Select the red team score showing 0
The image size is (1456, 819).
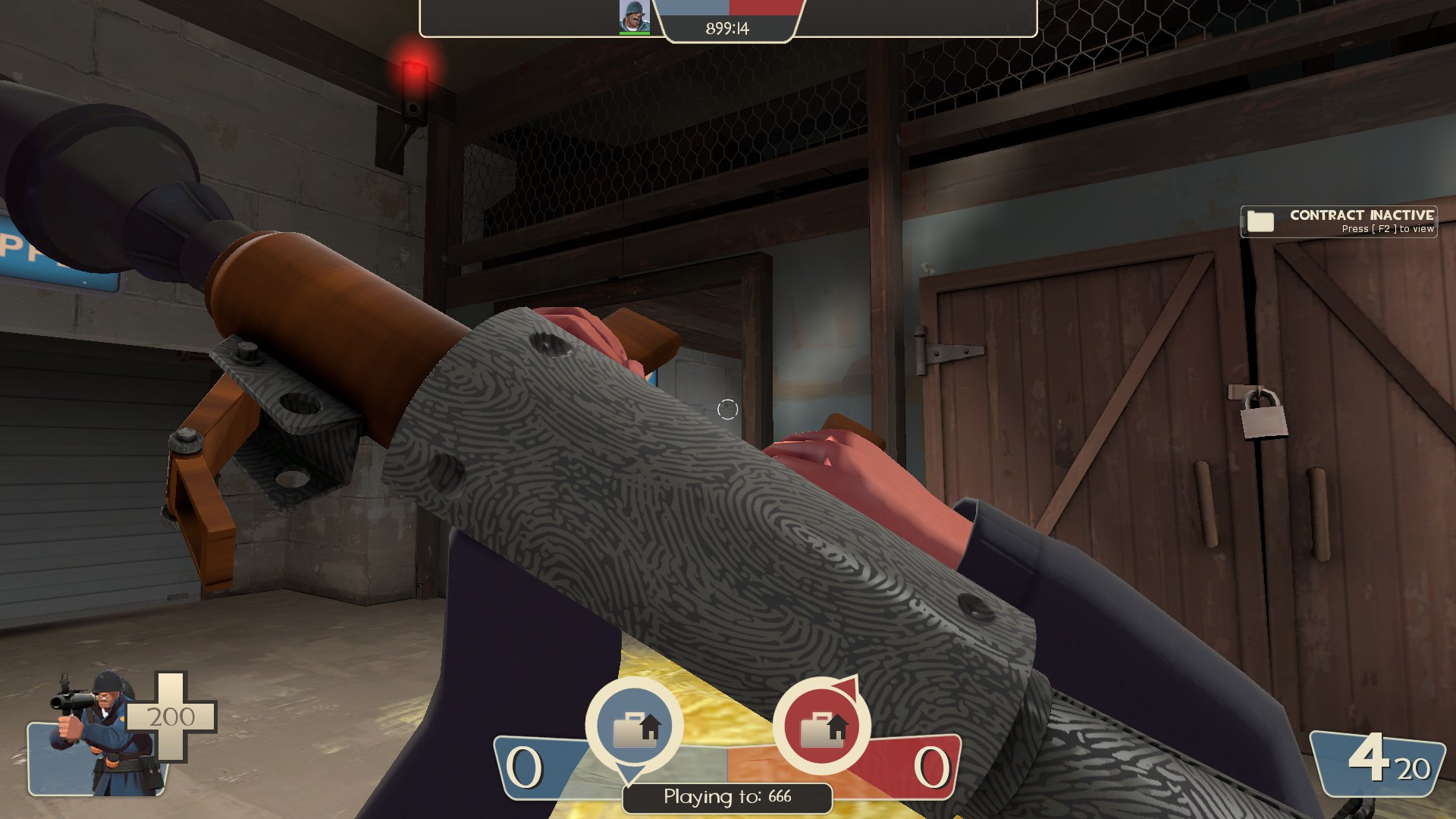931,768
